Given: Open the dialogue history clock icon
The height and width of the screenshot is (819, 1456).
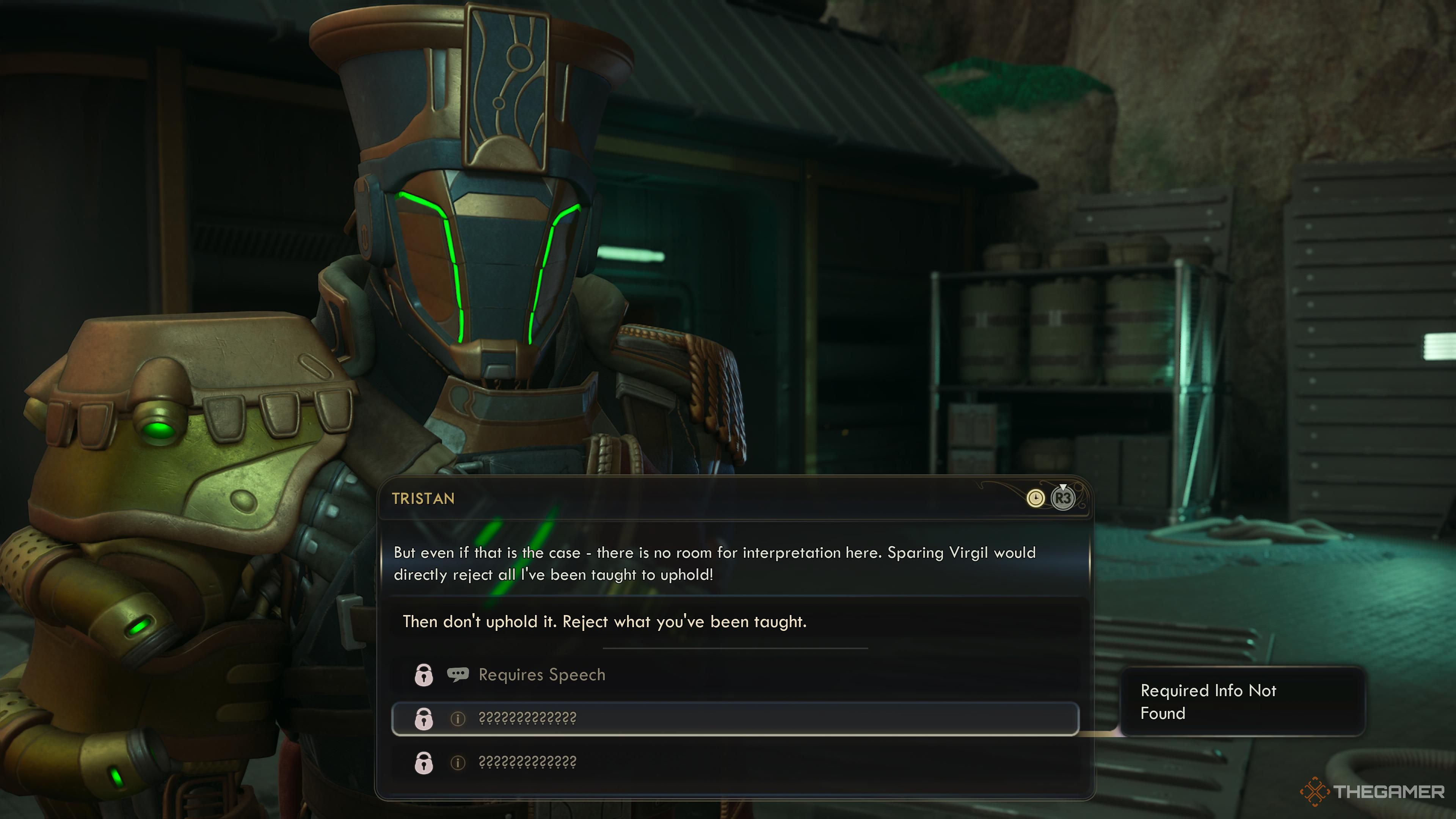Looking at the screenshot, I should [x=1035, y=499].
